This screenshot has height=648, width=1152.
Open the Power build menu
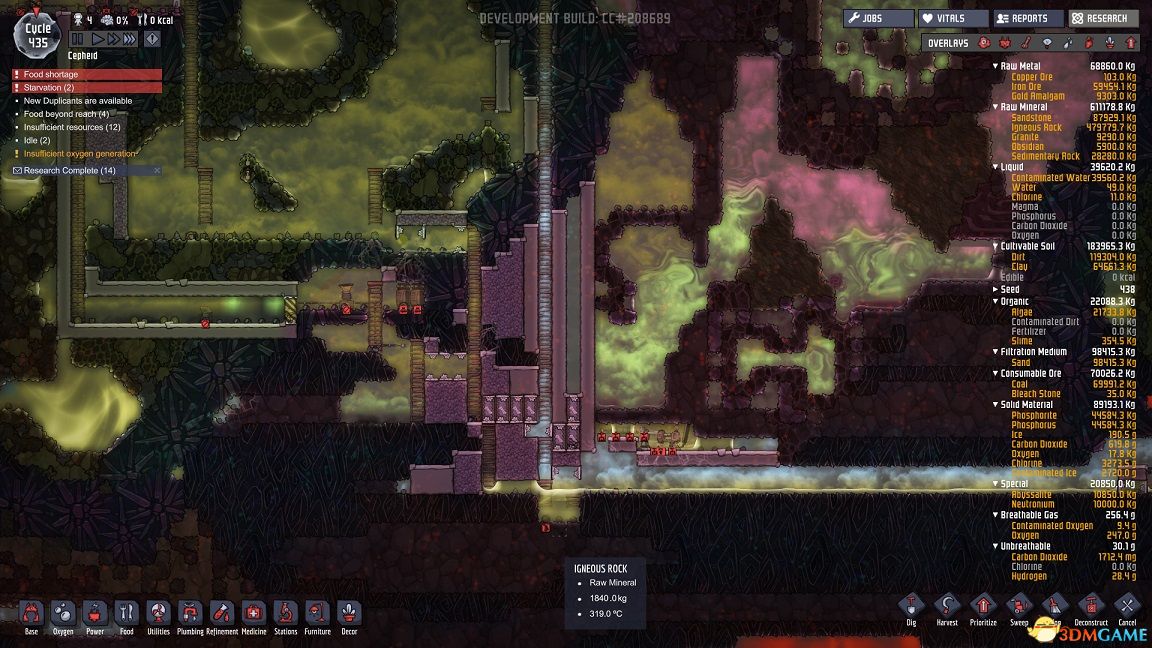point(94,613)
